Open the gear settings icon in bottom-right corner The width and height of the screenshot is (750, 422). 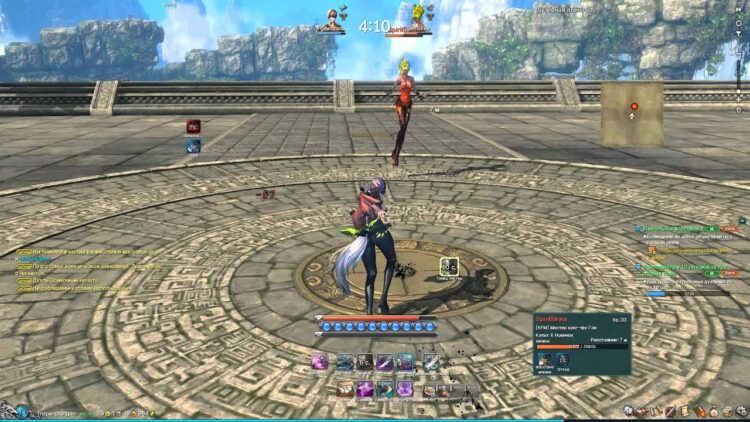[x=741, y=411]
